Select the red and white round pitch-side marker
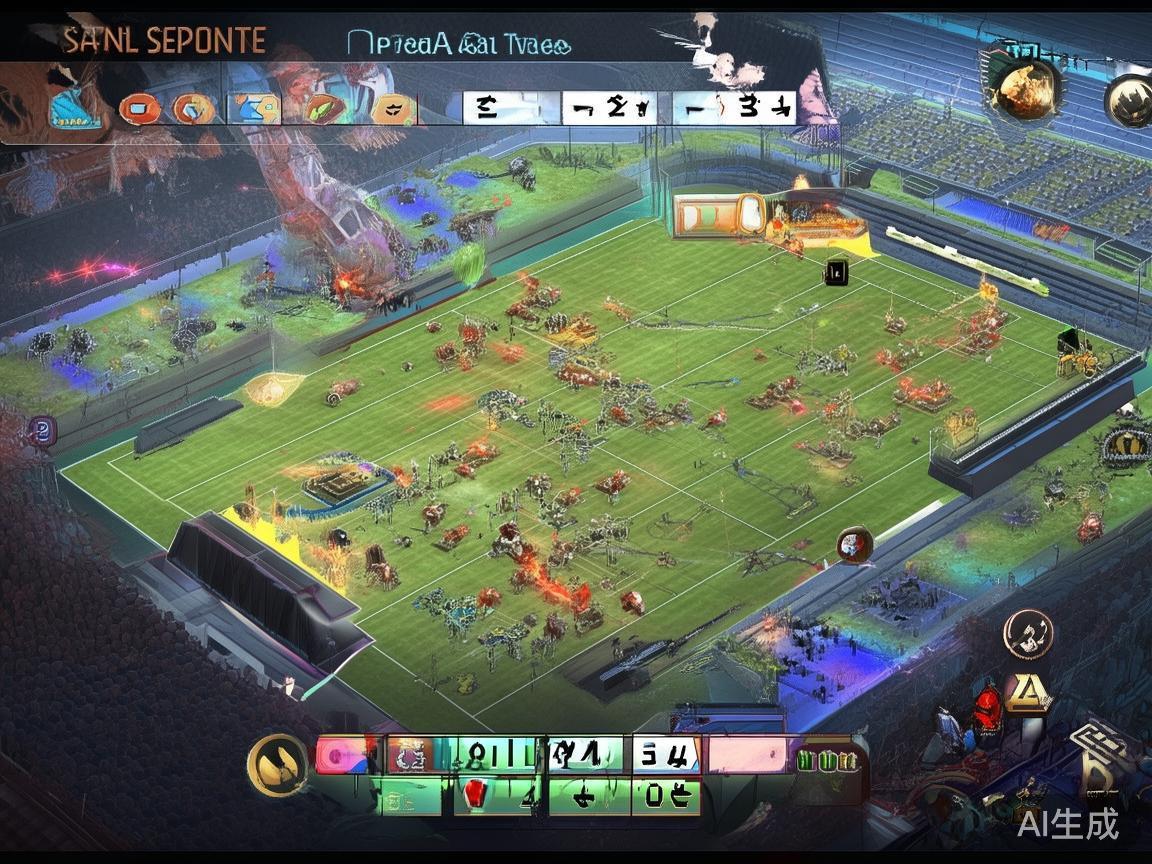The width and height of the screenshot is (1152, 864). click(855, 544)
